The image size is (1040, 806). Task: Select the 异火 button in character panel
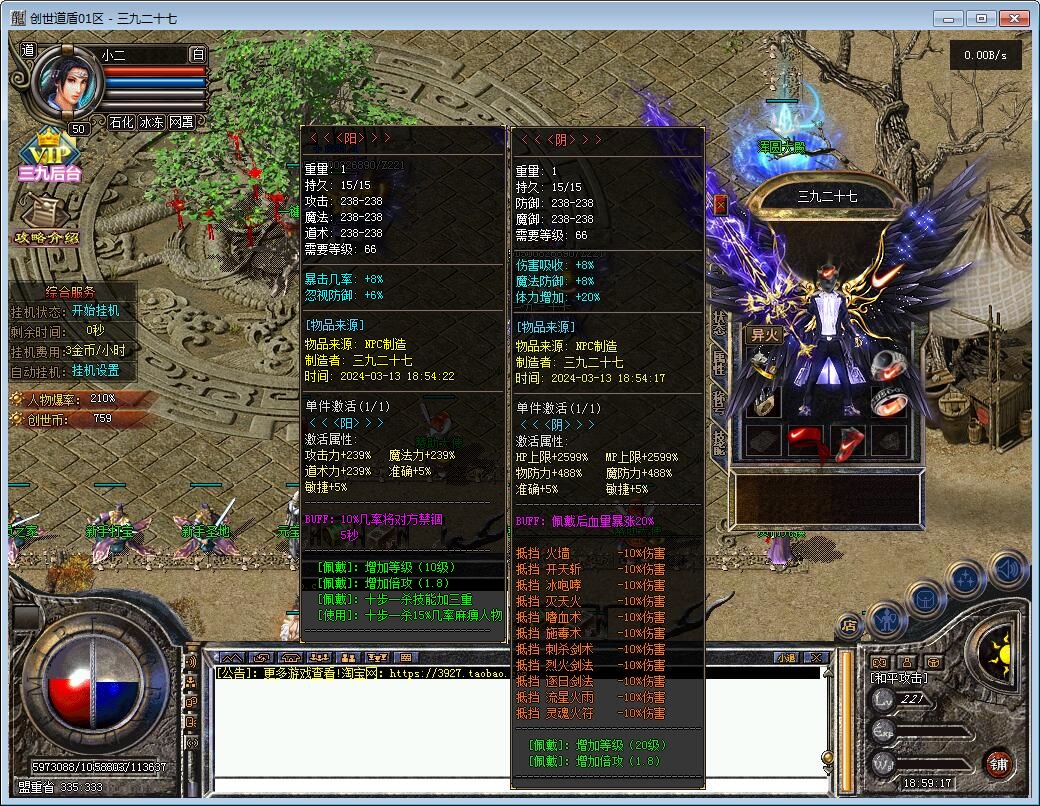(x=764, y=335)
